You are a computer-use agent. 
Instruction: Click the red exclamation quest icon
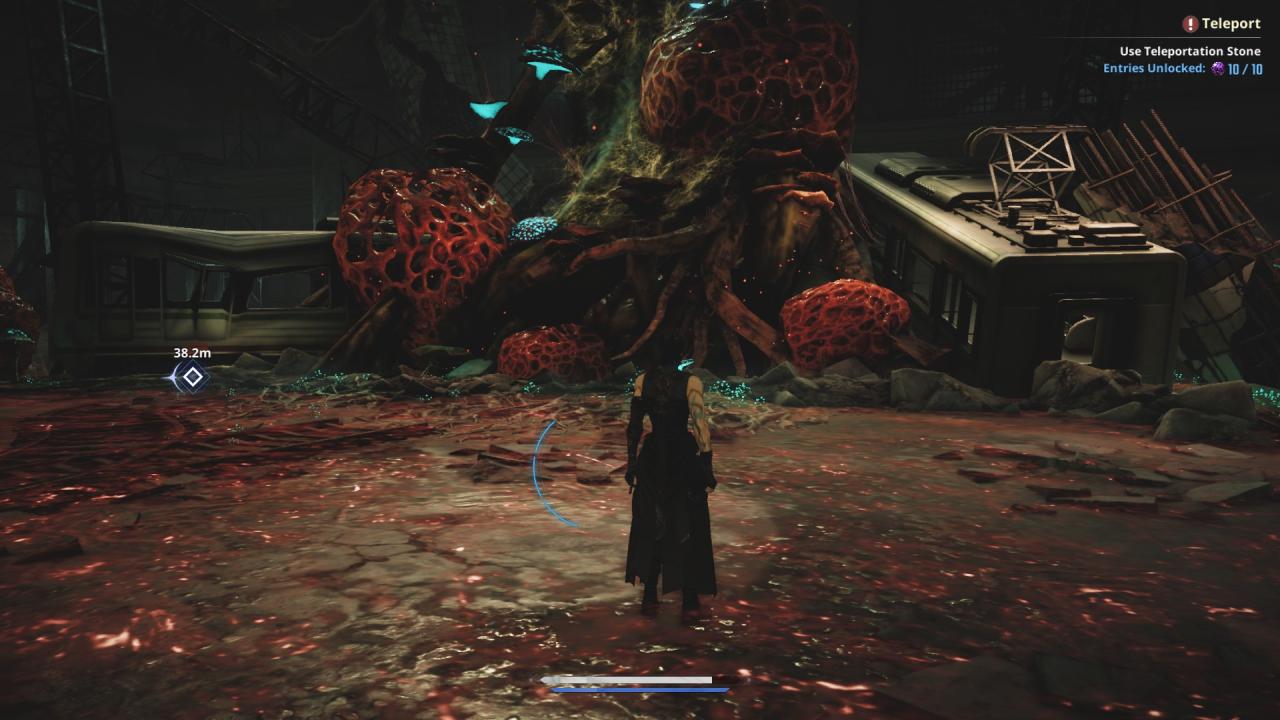(1190, 24)
